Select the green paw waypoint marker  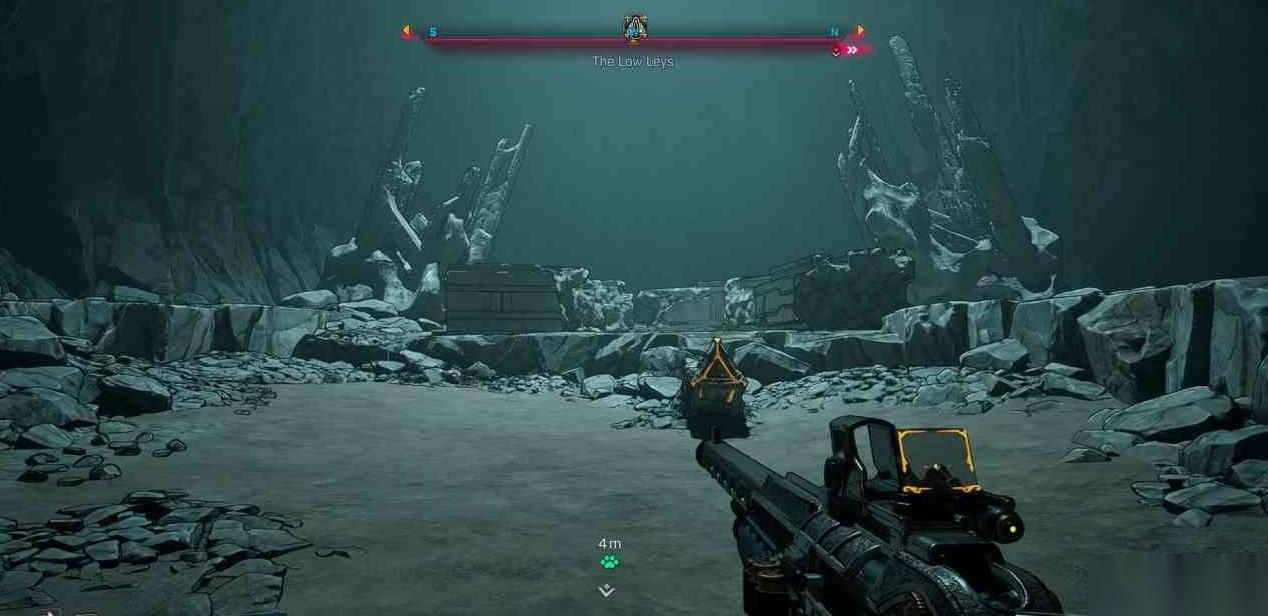[609, 562]
